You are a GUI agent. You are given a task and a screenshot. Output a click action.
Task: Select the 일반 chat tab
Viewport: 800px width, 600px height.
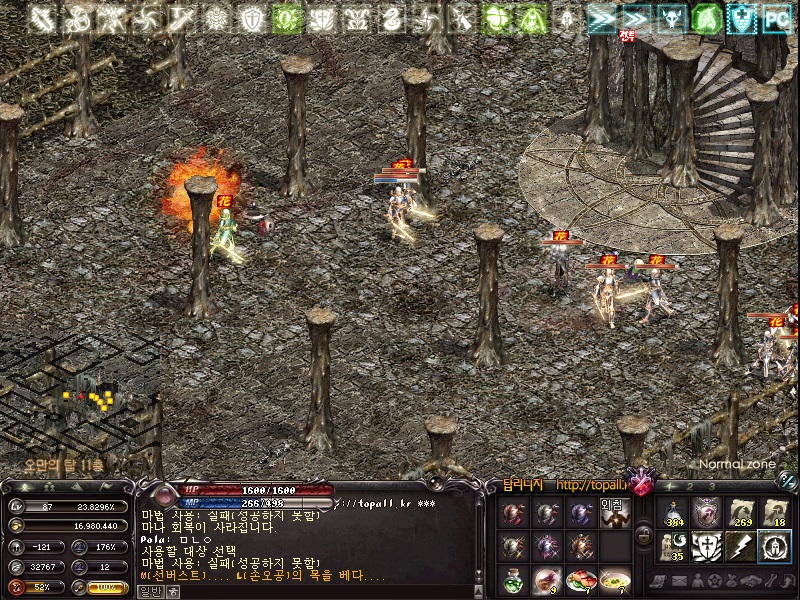tap(149, 591)
